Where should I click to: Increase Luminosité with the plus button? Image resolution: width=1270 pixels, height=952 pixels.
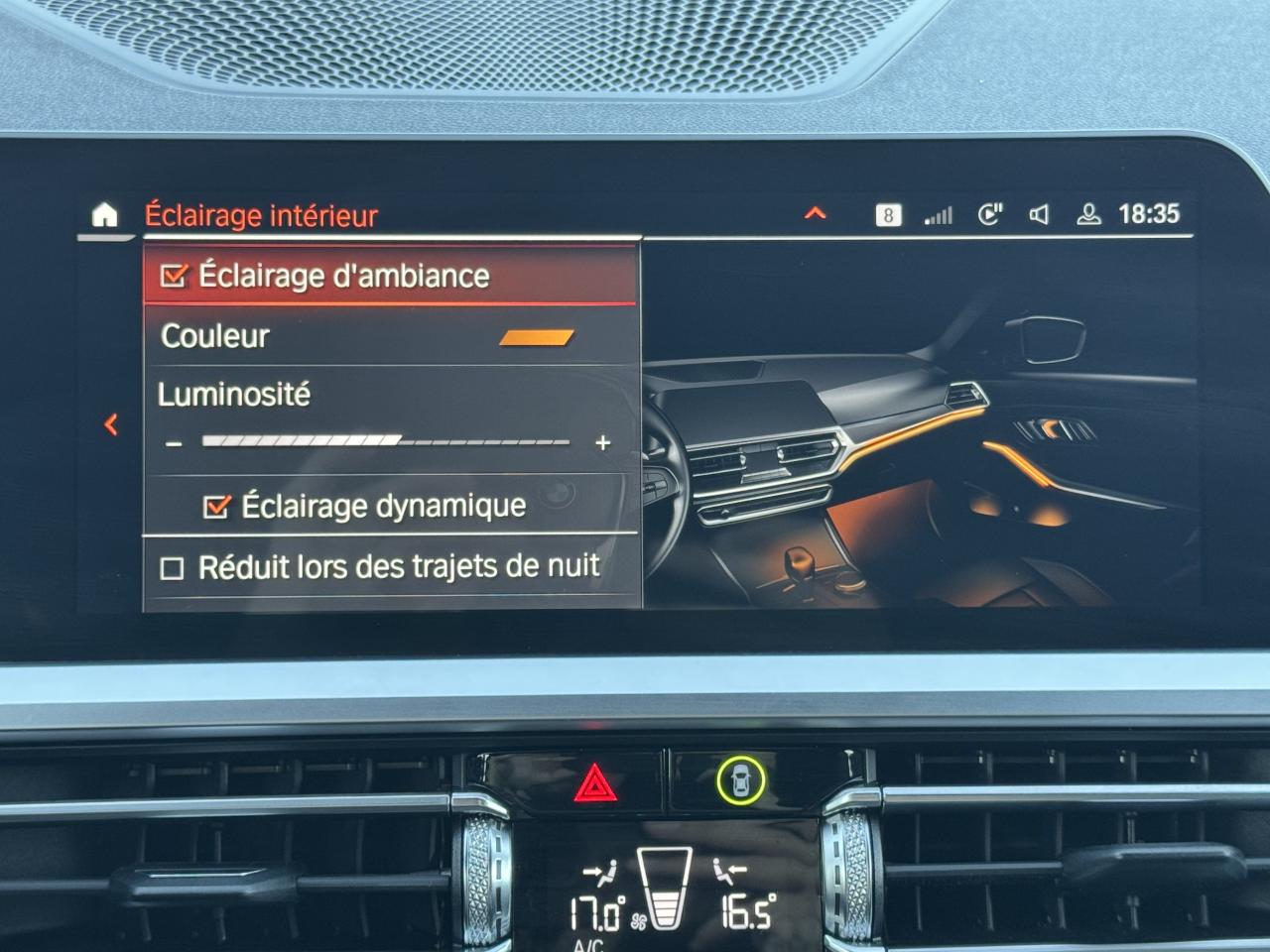(602, 443)
